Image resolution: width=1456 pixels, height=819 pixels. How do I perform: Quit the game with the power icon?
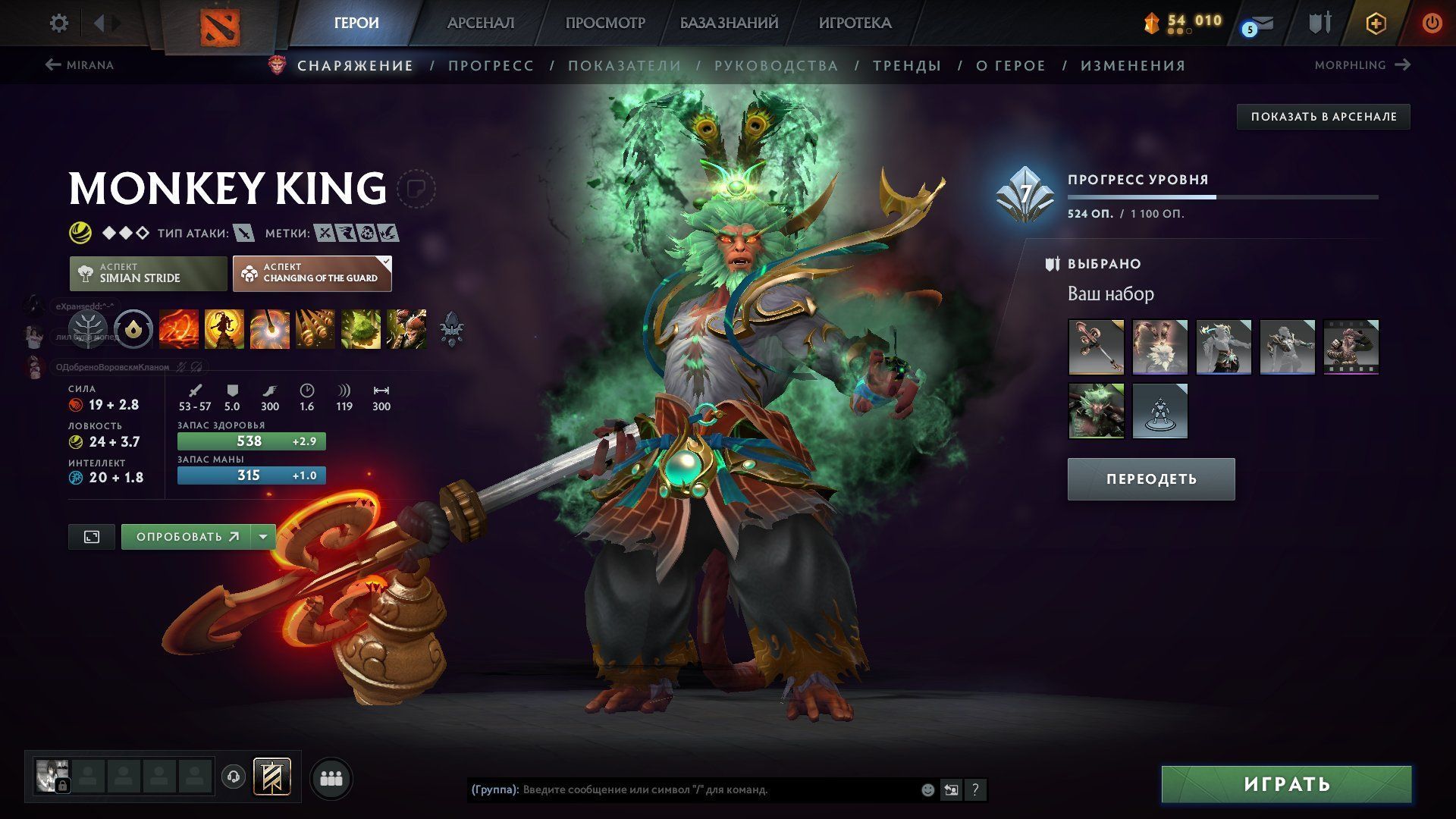[1432, 24]
